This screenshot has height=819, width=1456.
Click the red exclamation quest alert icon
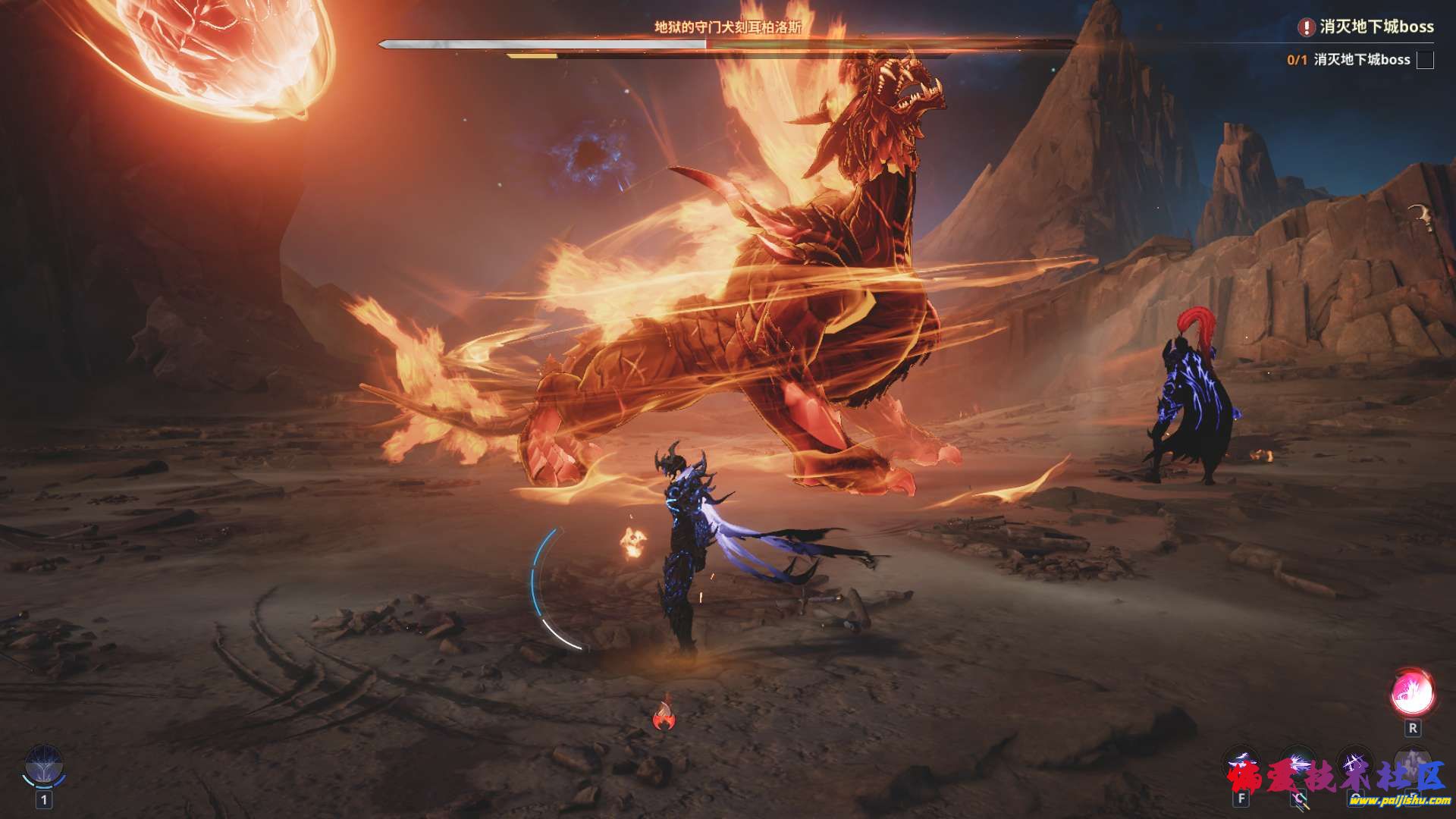coord(1306,27)
